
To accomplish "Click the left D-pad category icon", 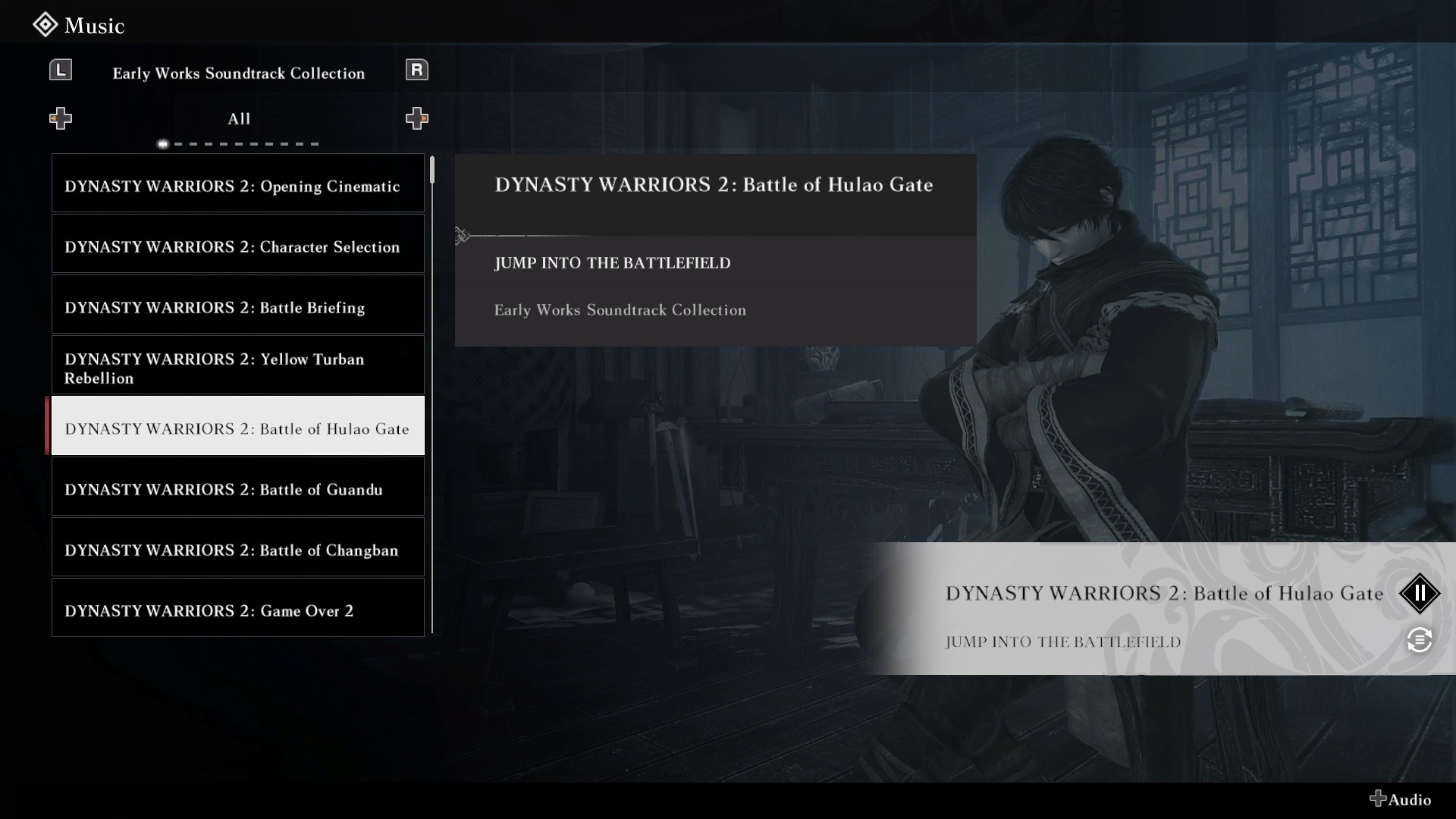I will (x=61, y=118).
